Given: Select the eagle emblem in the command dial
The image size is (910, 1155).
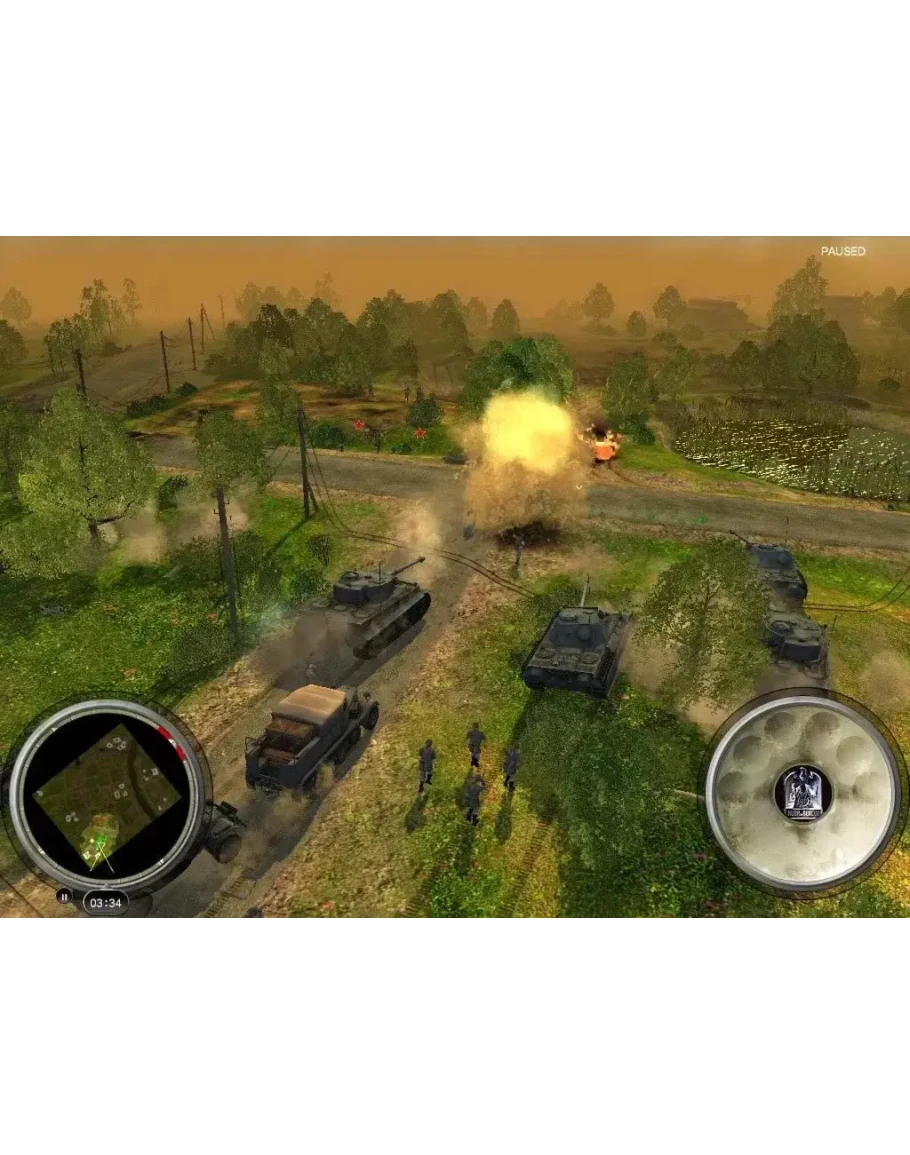Looking at the screenshot, I should coord(802,791).
